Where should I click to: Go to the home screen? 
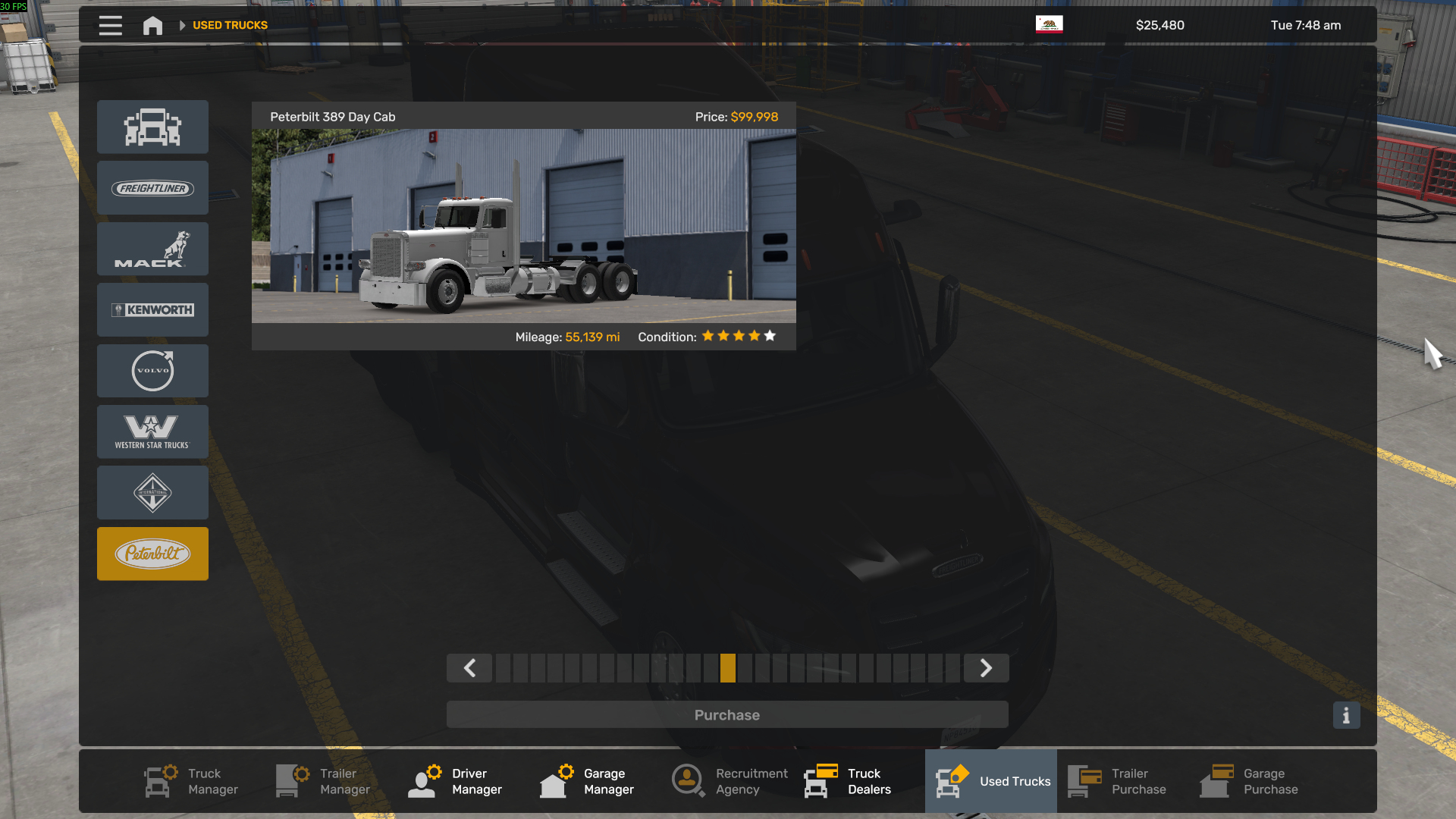pos(152,26)
